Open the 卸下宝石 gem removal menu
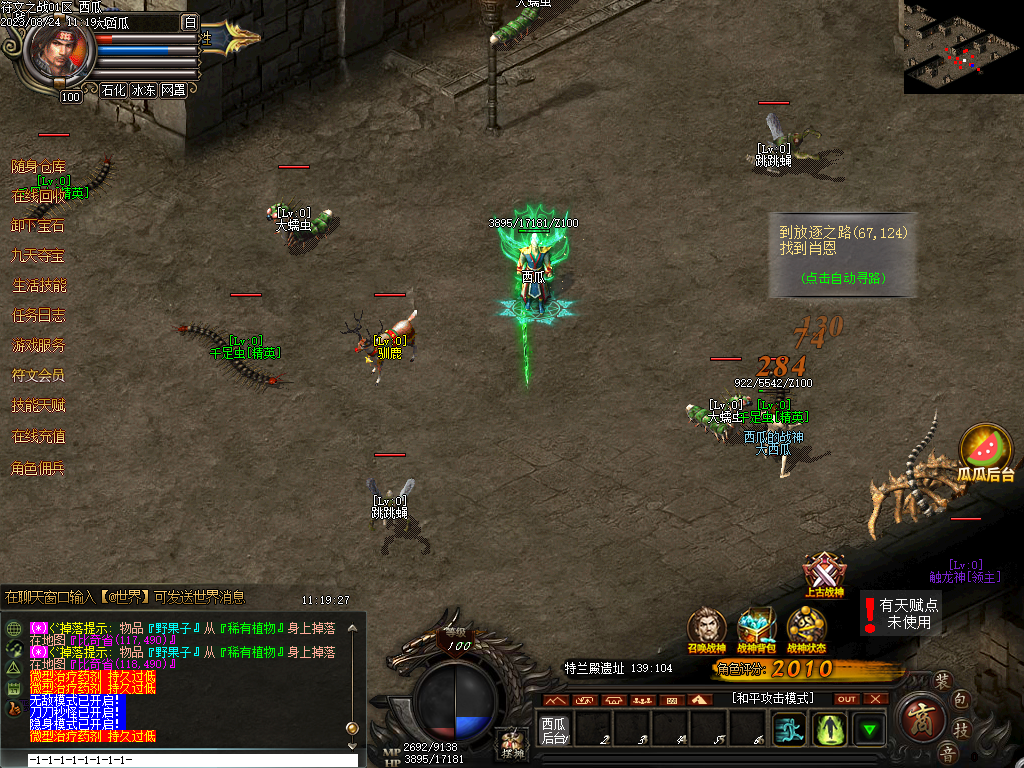 coord(38,226)
